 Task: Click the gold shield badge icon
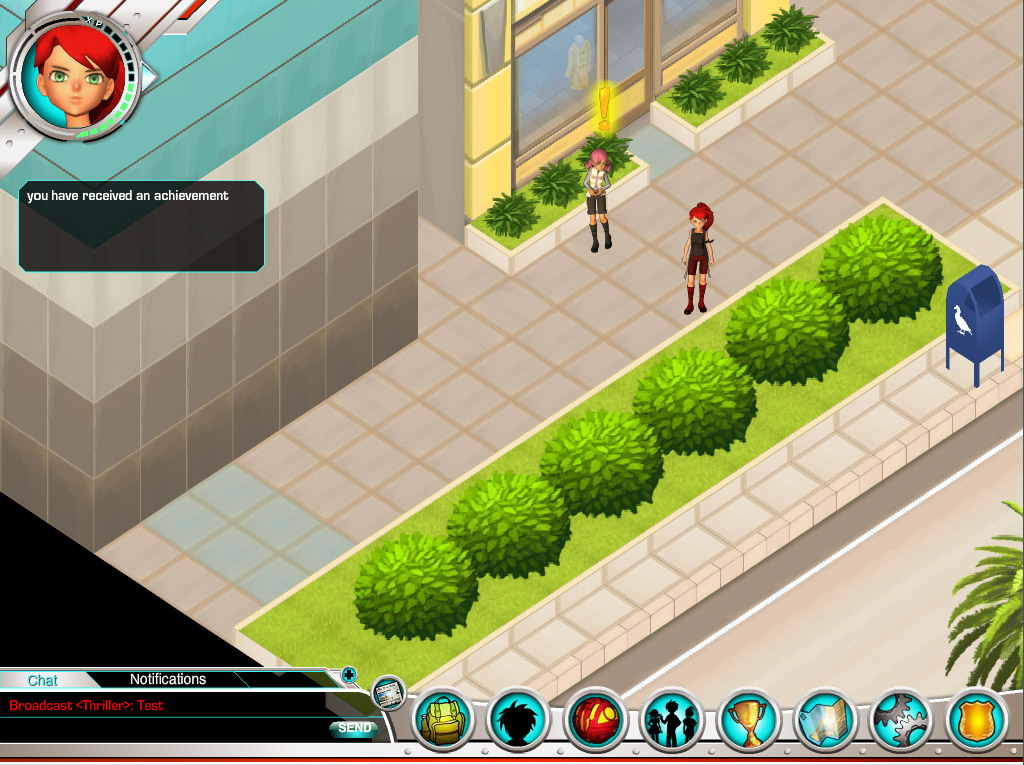(x=975, y=720)
